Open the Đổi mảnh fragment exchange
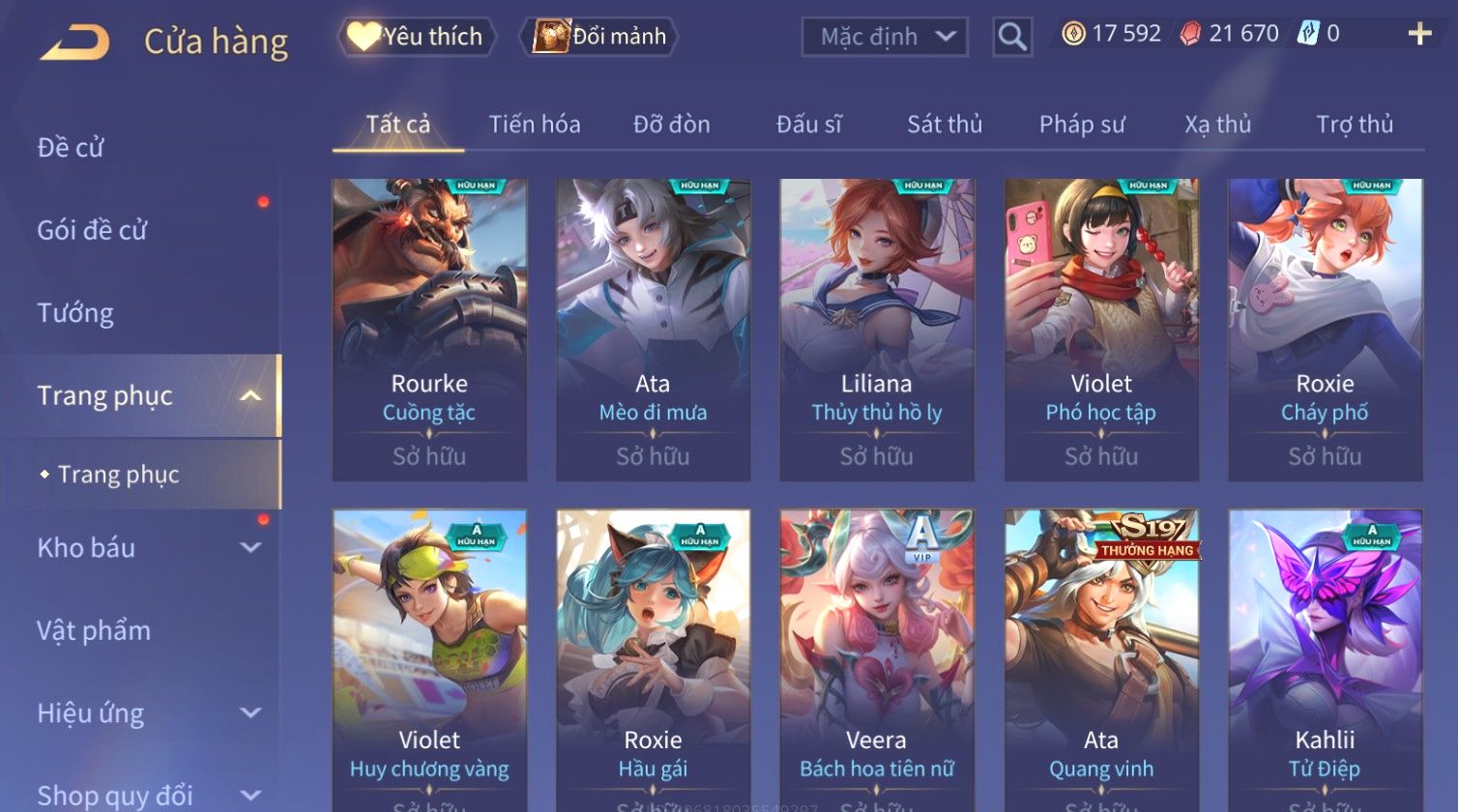The image size is (1458, 812). click(600, 37)
